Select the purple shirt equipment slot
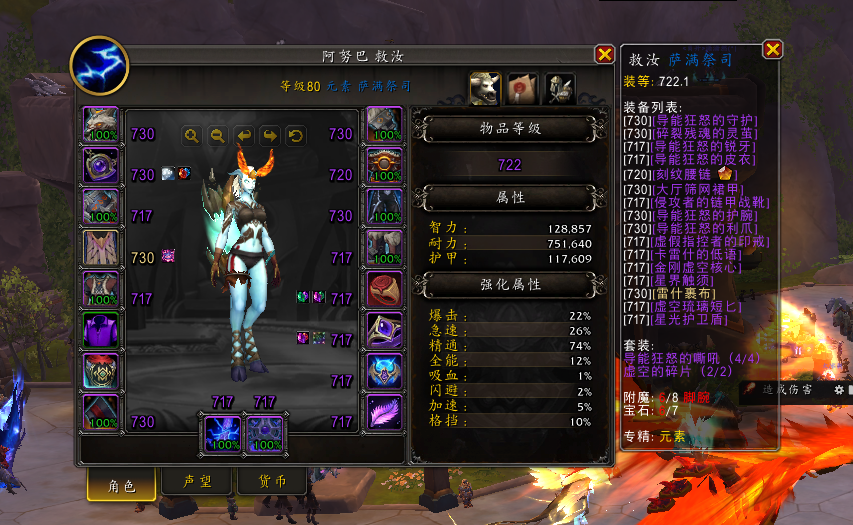This screenshot has width=853, height=525. 100,331
